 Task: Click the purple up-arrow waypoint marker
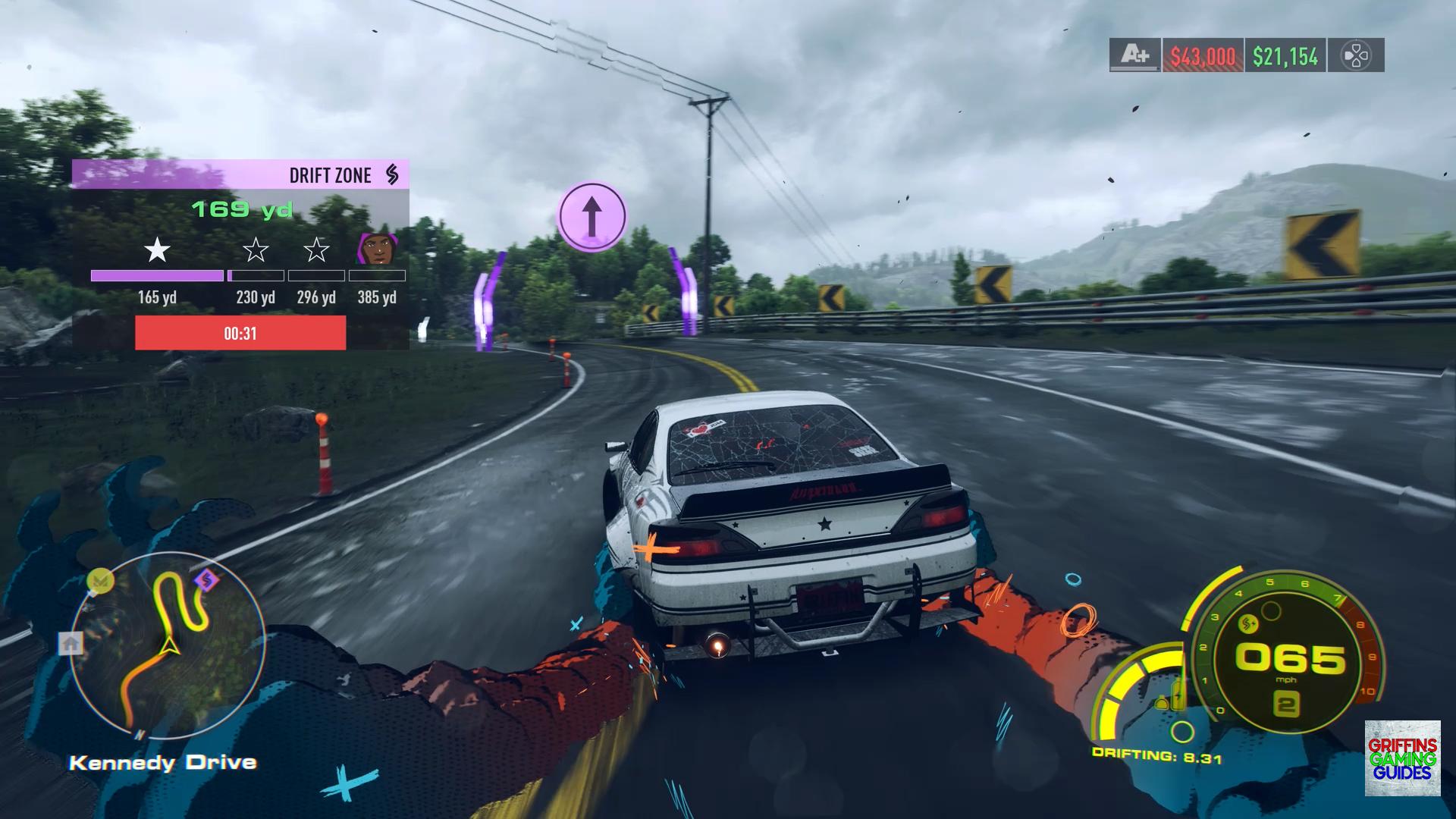(592, 217)
